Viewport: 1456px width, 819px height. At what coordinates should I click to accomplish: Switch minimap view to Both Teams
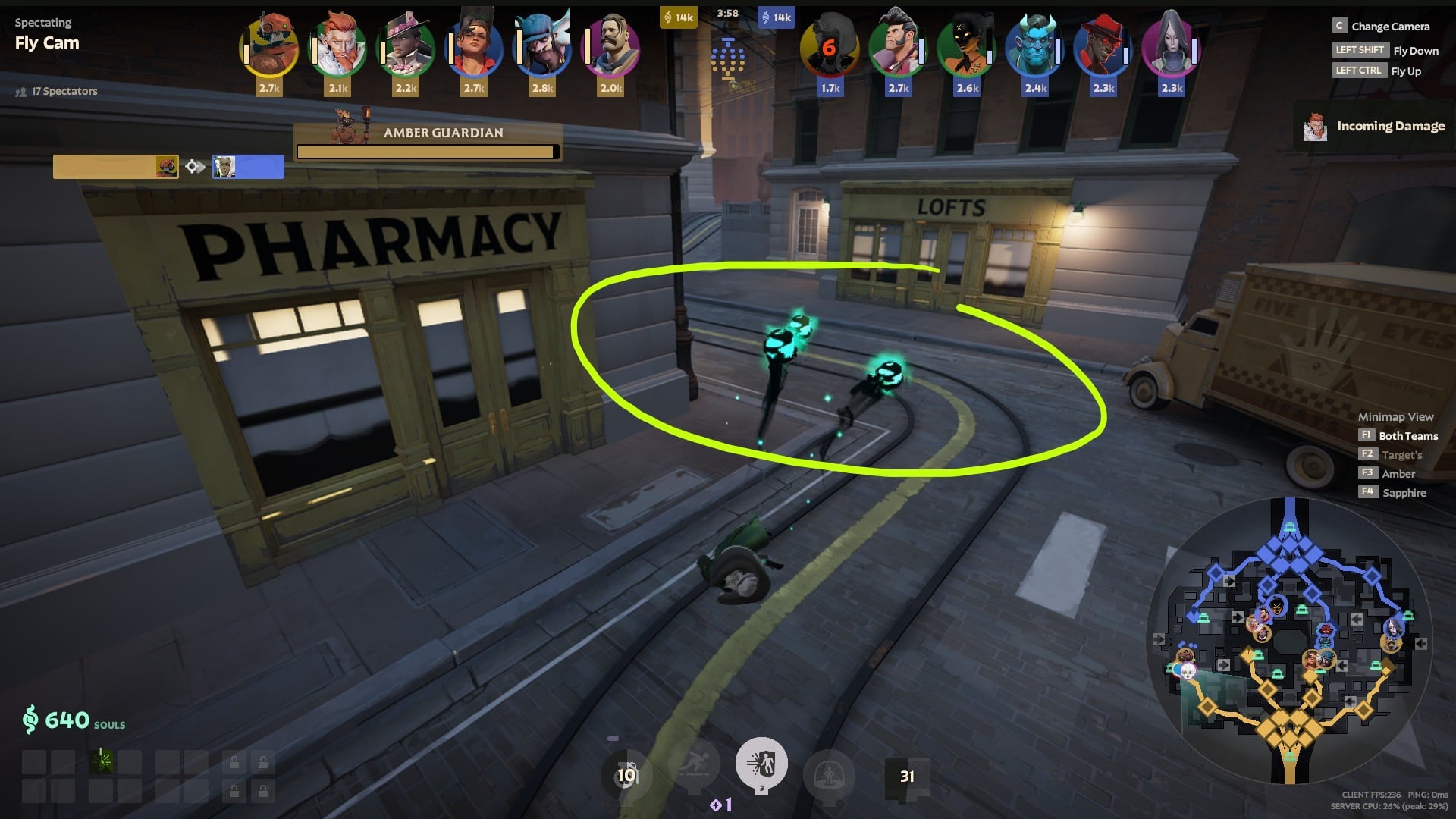(x=1407, y=436)
